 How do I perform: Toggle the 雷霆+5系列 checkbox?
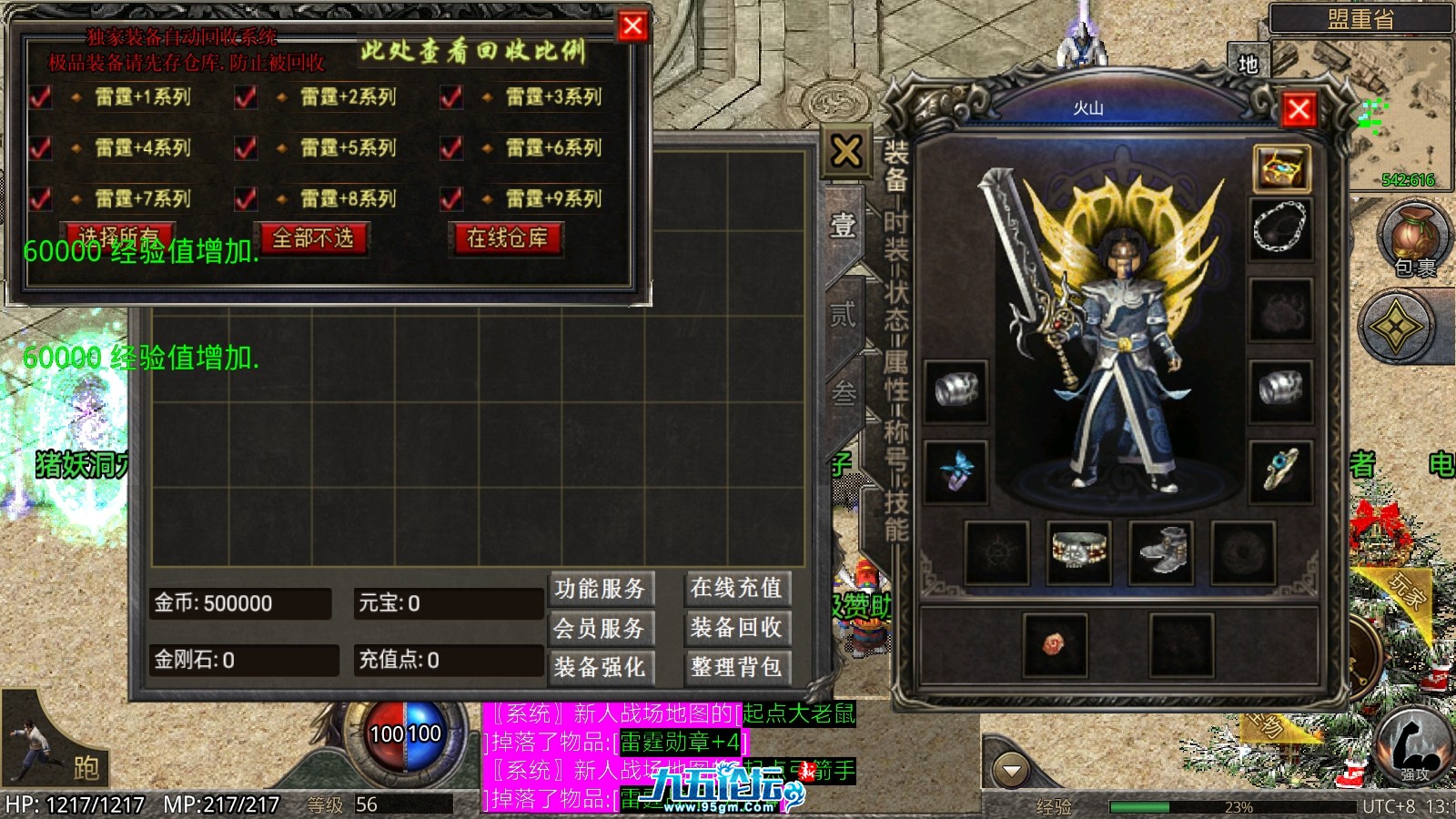pos(246,148)
